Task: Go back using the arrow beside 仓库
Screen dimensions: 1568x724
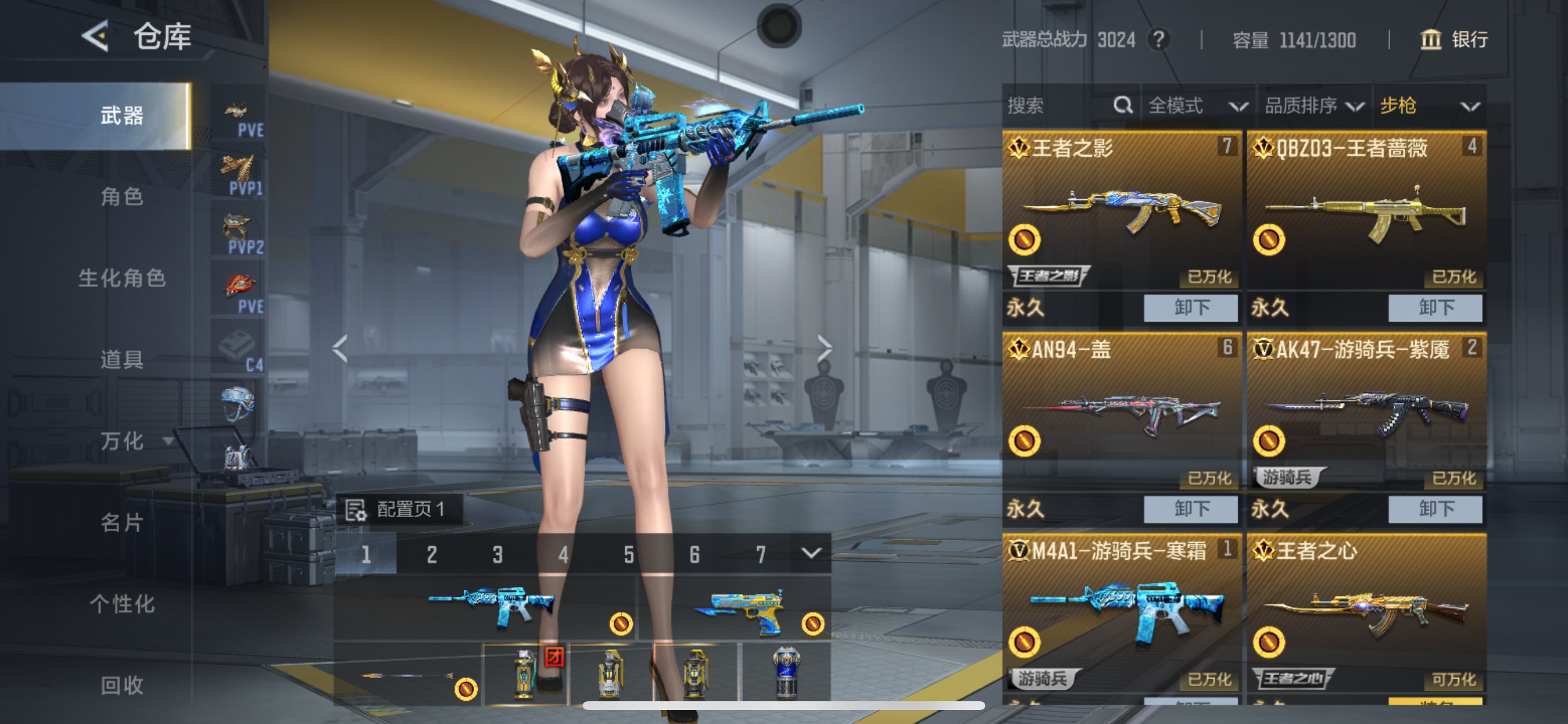Action: (x=96, y=37)
